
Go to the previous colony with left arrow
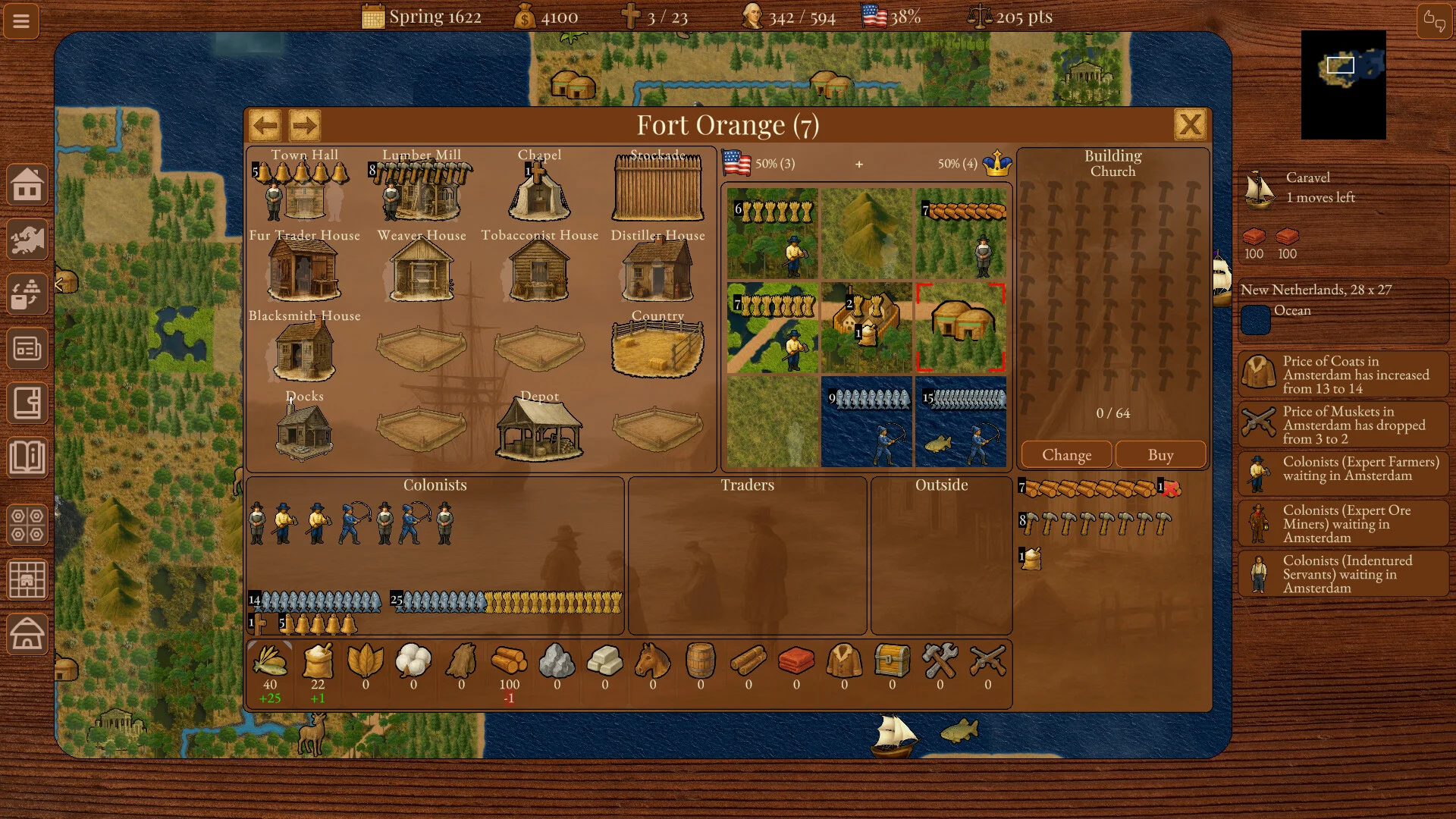265,125
